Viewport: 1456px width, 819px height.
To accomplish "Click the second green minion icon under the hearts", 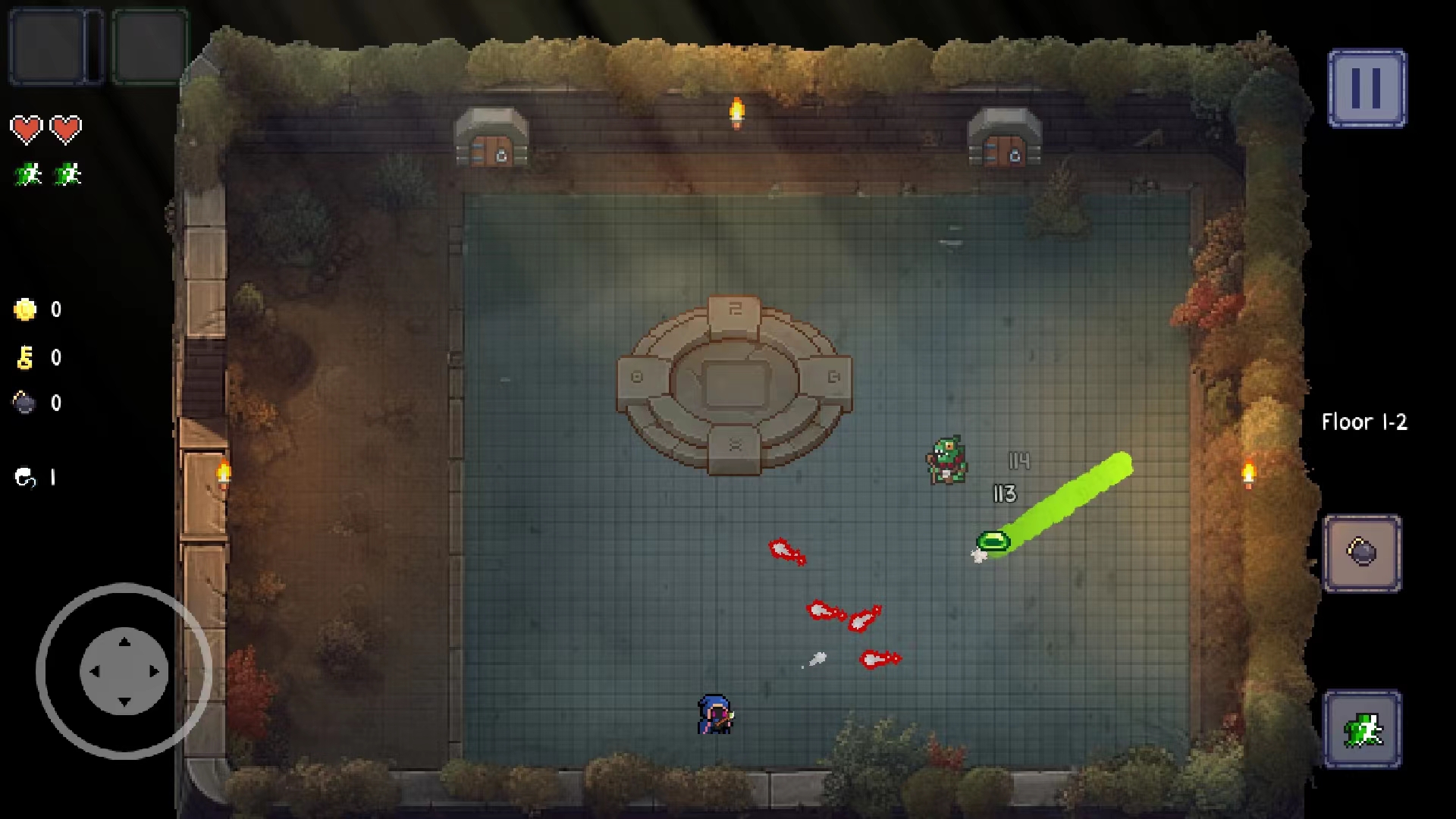I will (x=67, y=173).
